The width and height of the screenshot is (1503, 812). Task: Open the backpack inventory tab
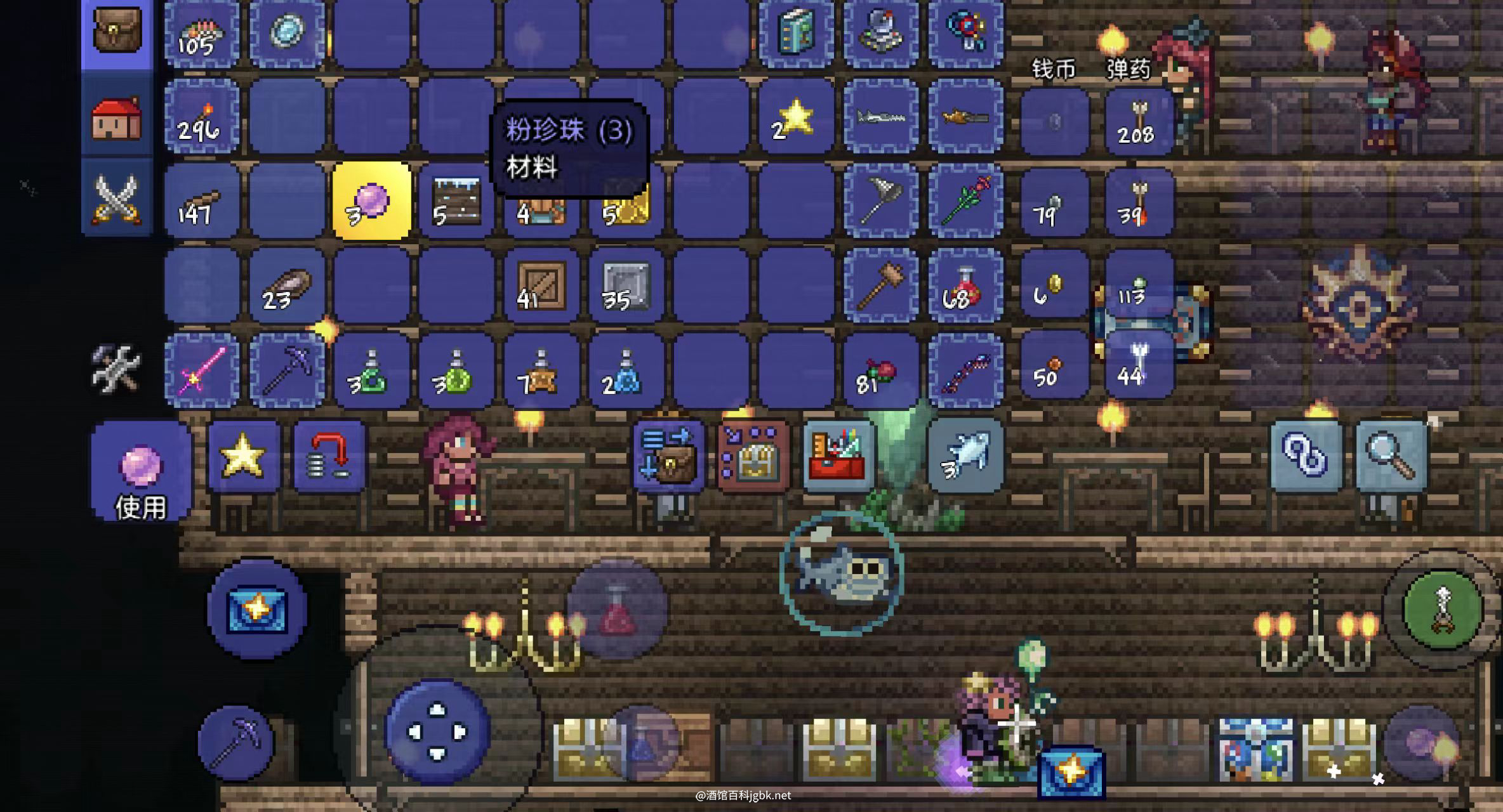tap(117, 32)
